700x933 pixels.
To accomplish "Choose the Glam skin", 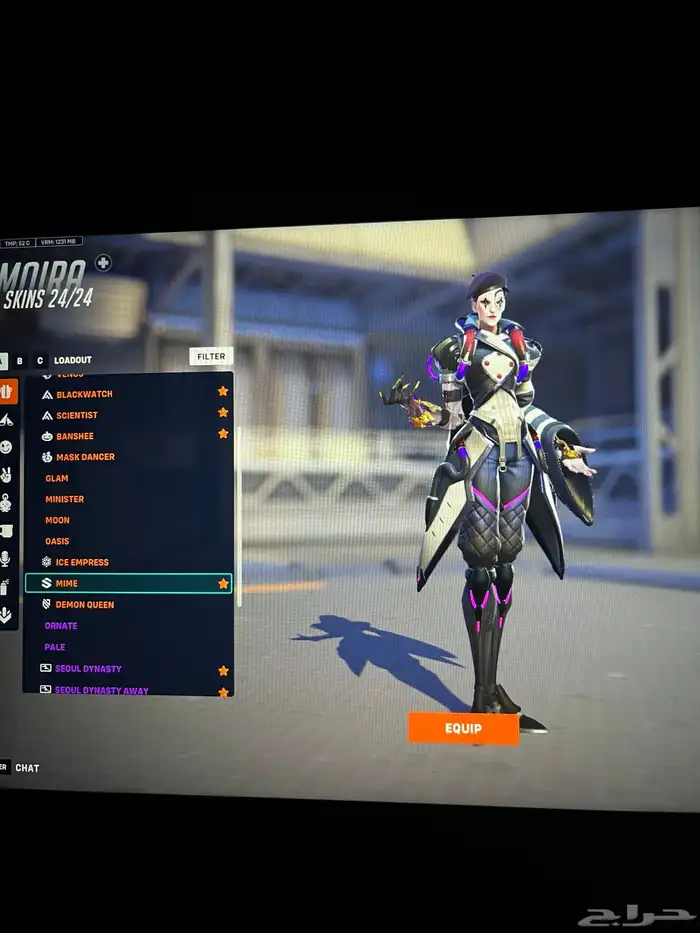I will (x=57, y=478).
